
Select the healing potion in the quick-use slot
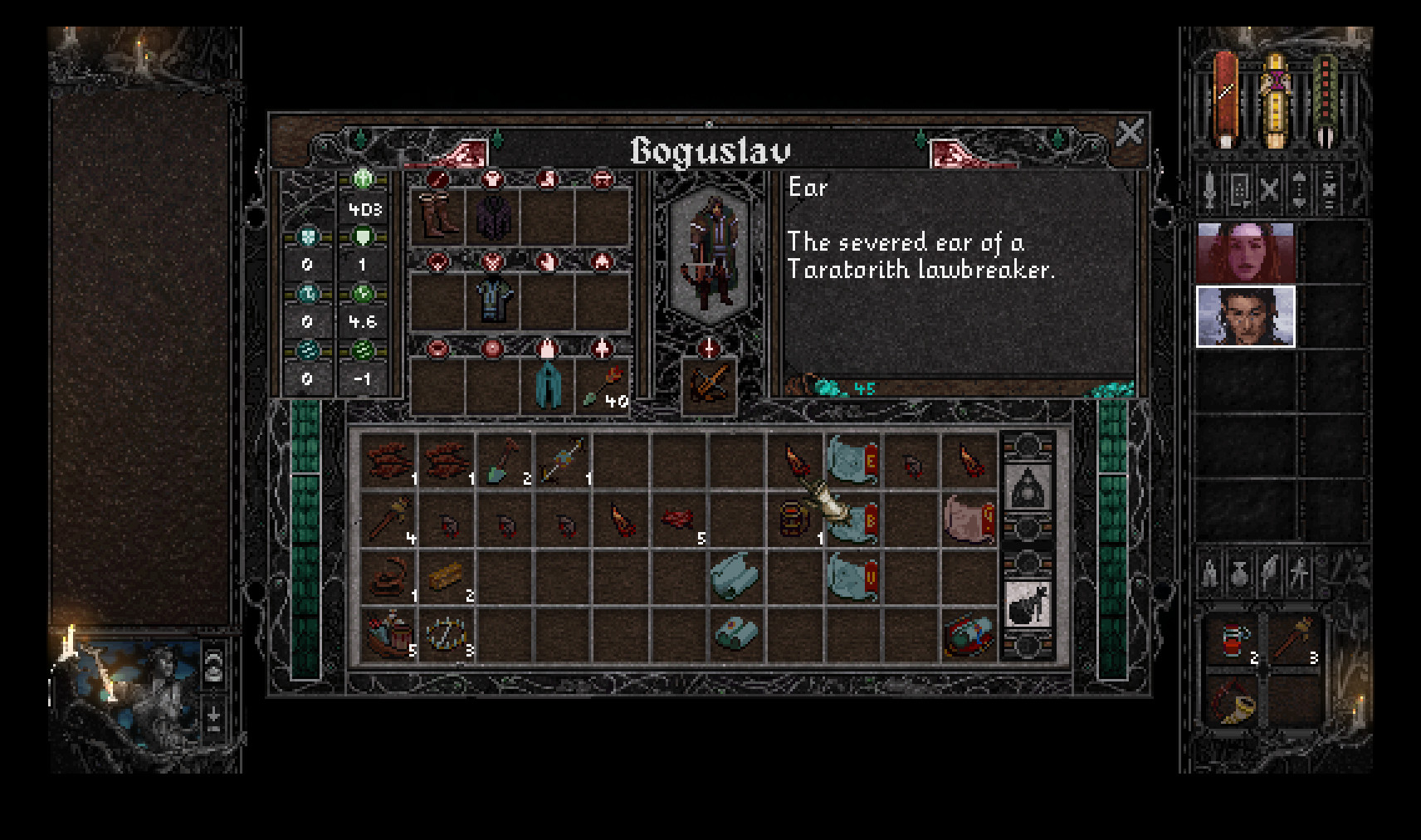click(x=1234, y=637)
